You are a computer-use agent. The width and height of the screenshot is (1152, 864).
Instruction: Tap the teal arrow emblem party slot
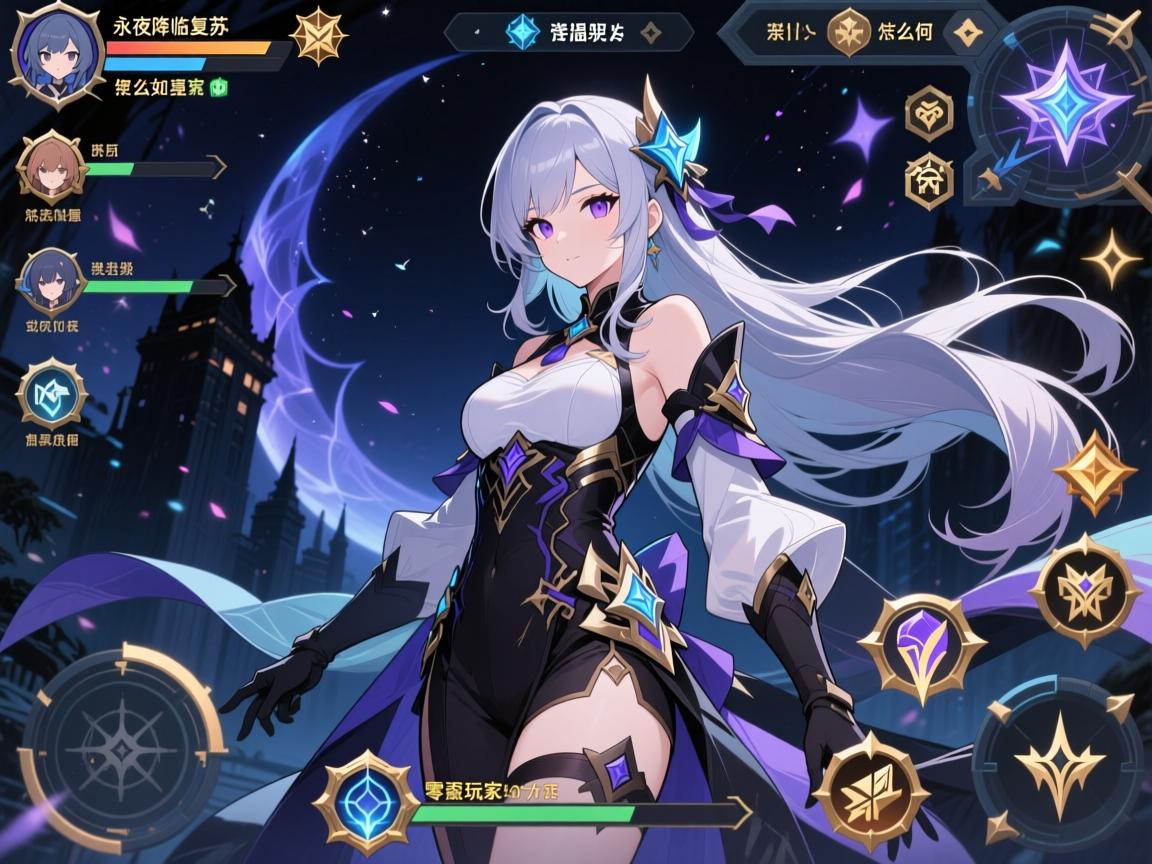point(52,393)
